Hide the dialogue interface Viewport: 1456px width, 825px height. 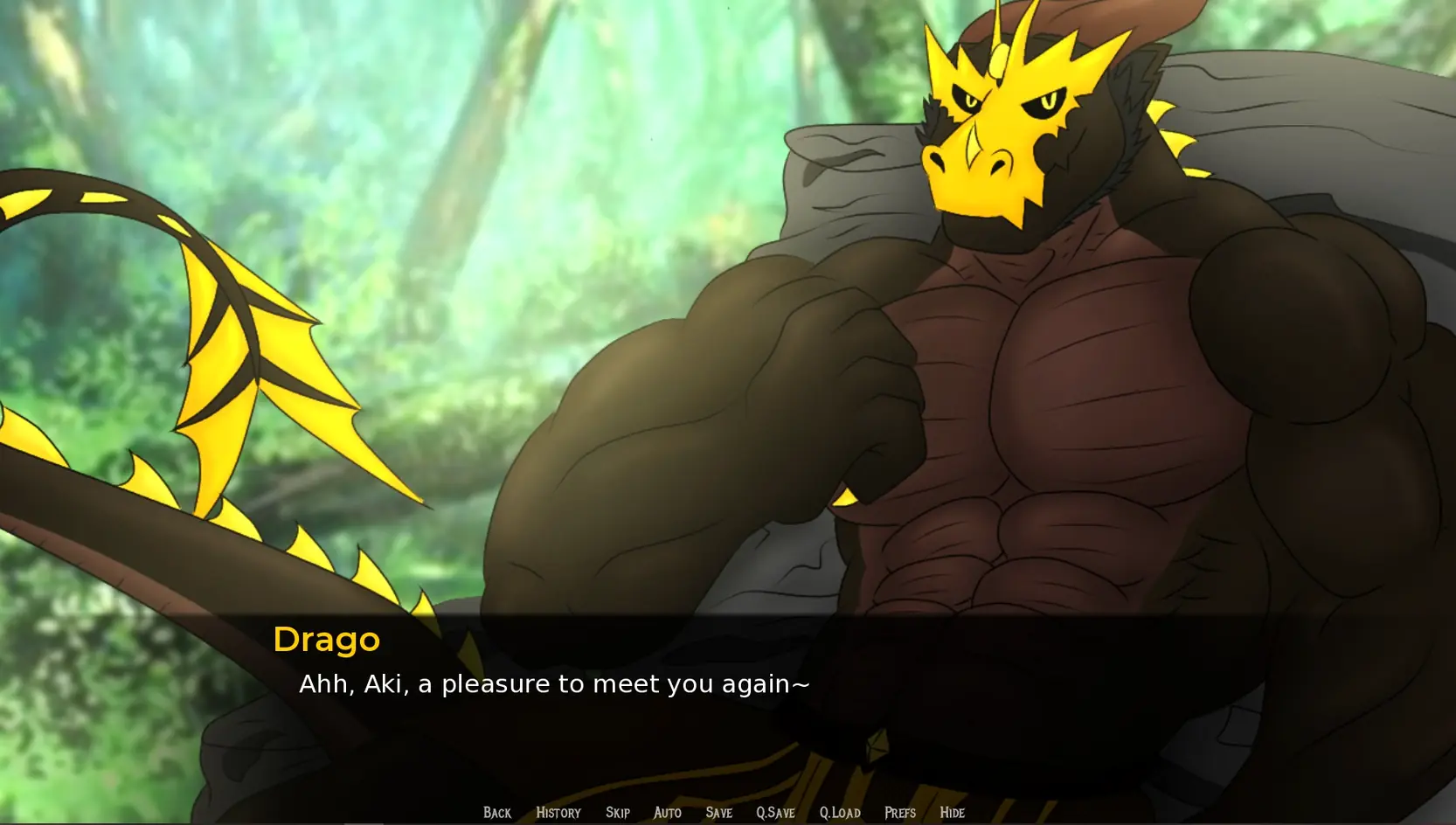coord(952,813)
